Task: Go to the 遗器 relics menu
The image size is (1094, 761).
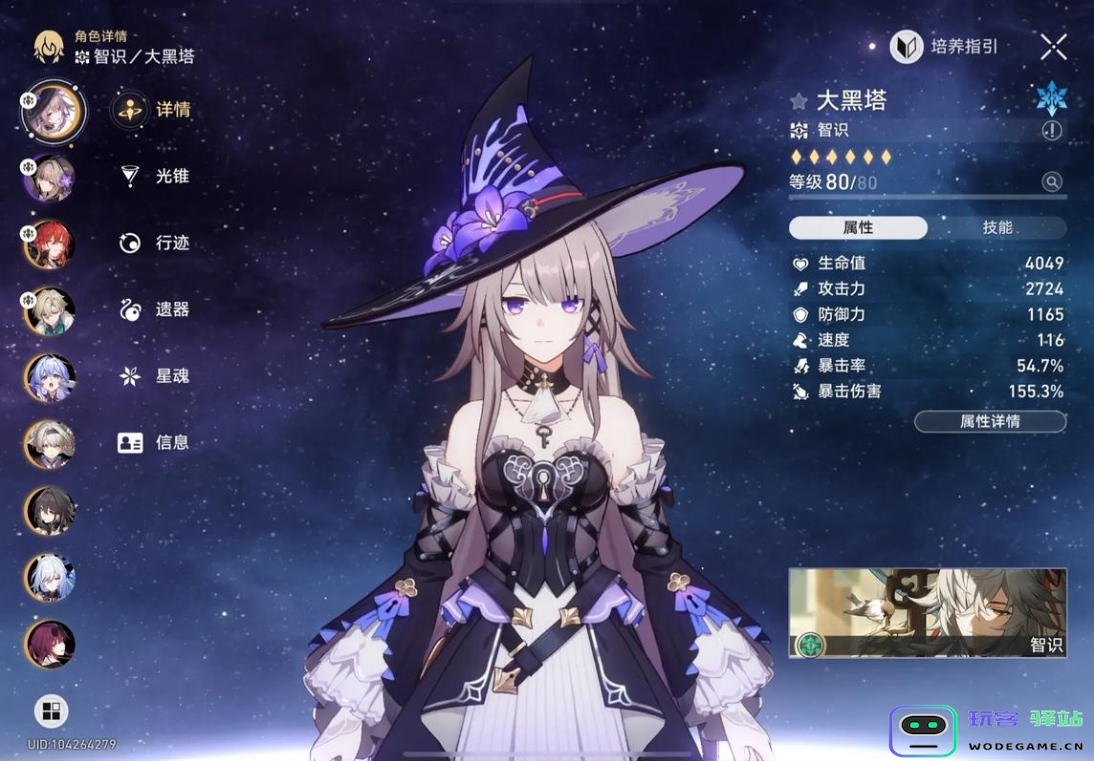Action: (x=155, y=310)
